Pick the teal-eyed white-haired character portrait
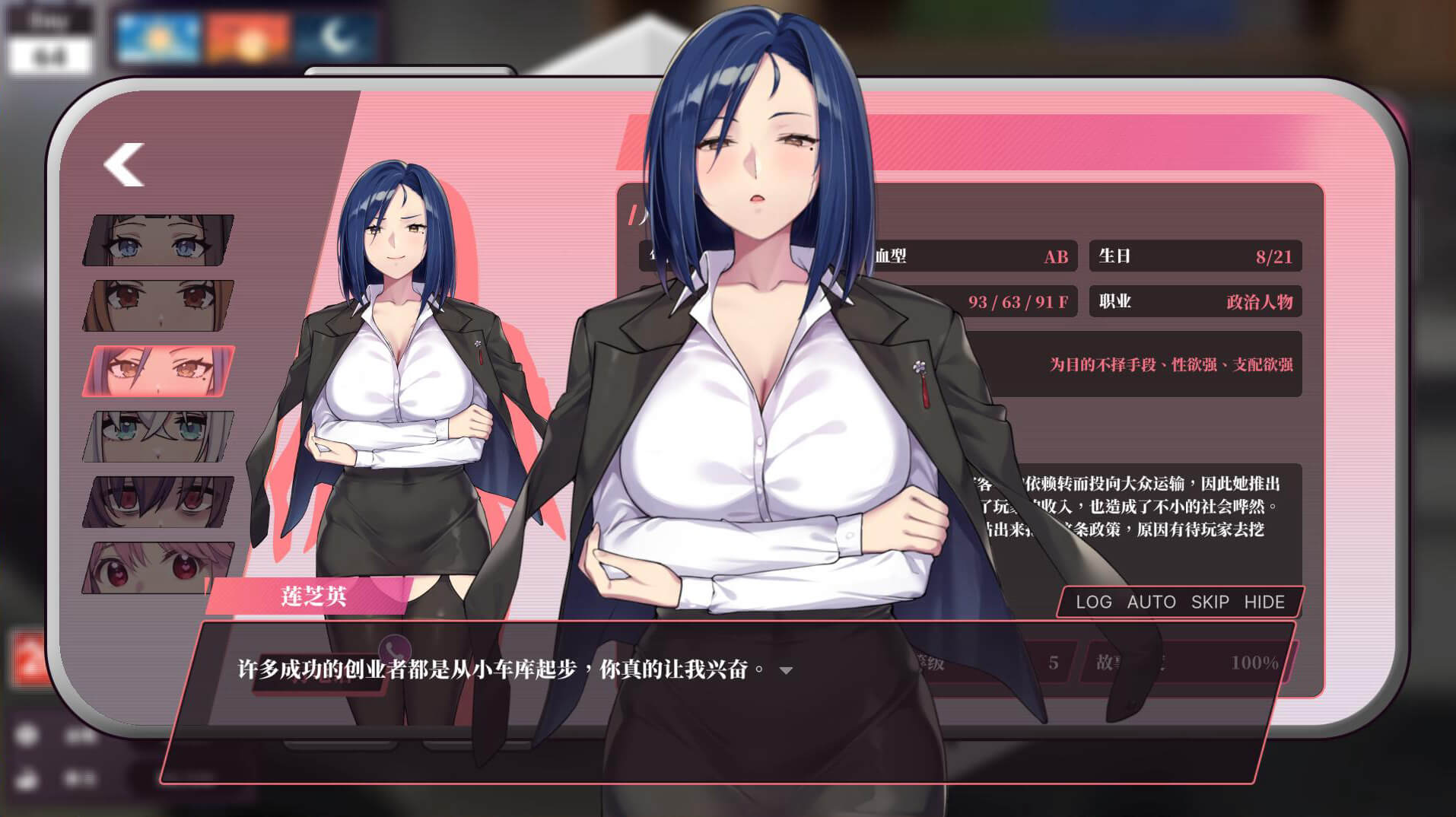The image size is (1456, 817). tap(158, 437)
